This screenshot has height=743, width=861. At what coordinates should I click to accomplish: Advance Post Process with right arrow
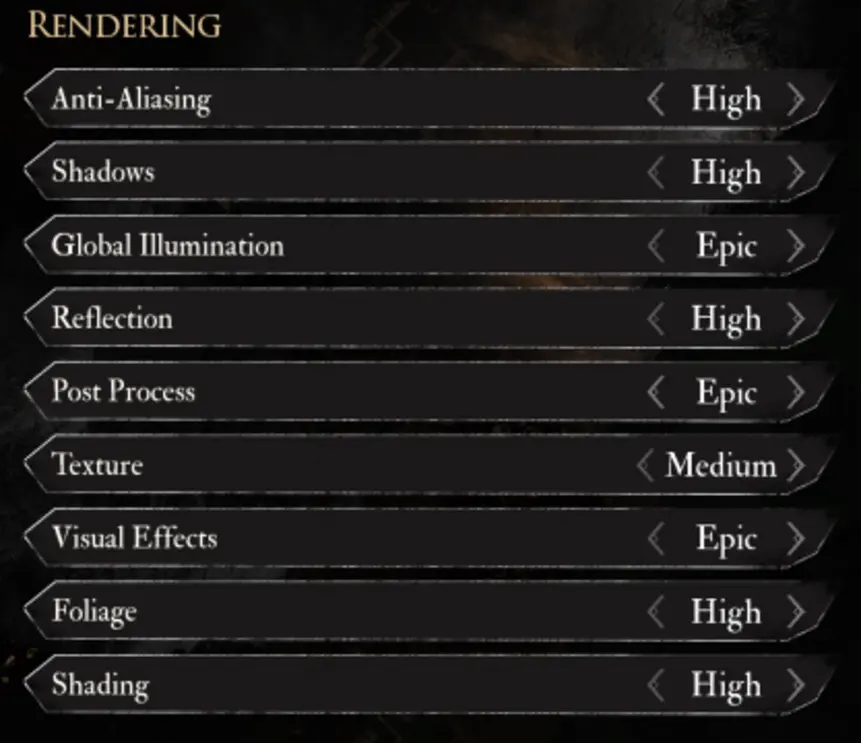pos(796,392)
